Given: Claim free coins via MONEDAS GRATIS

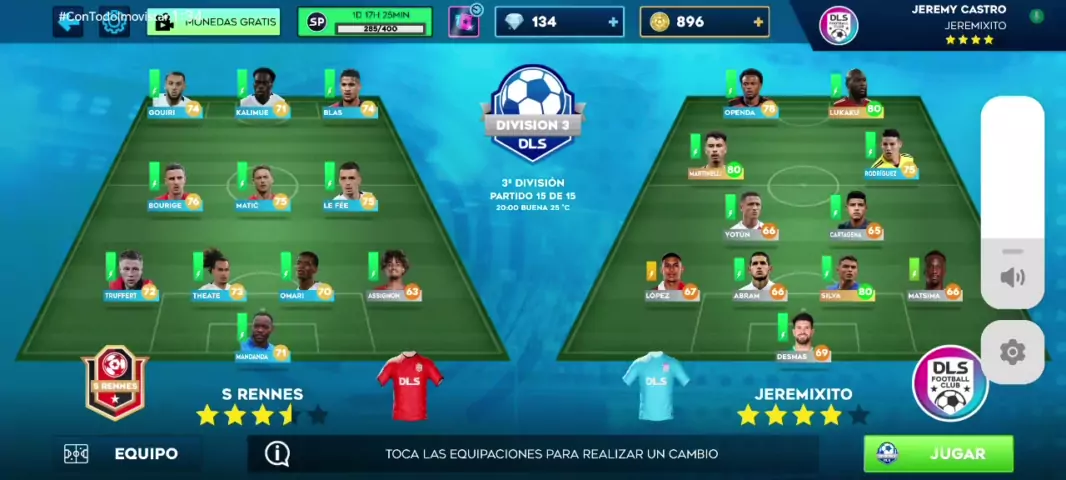Looking at the screenshot, I should tap(214, 22).
